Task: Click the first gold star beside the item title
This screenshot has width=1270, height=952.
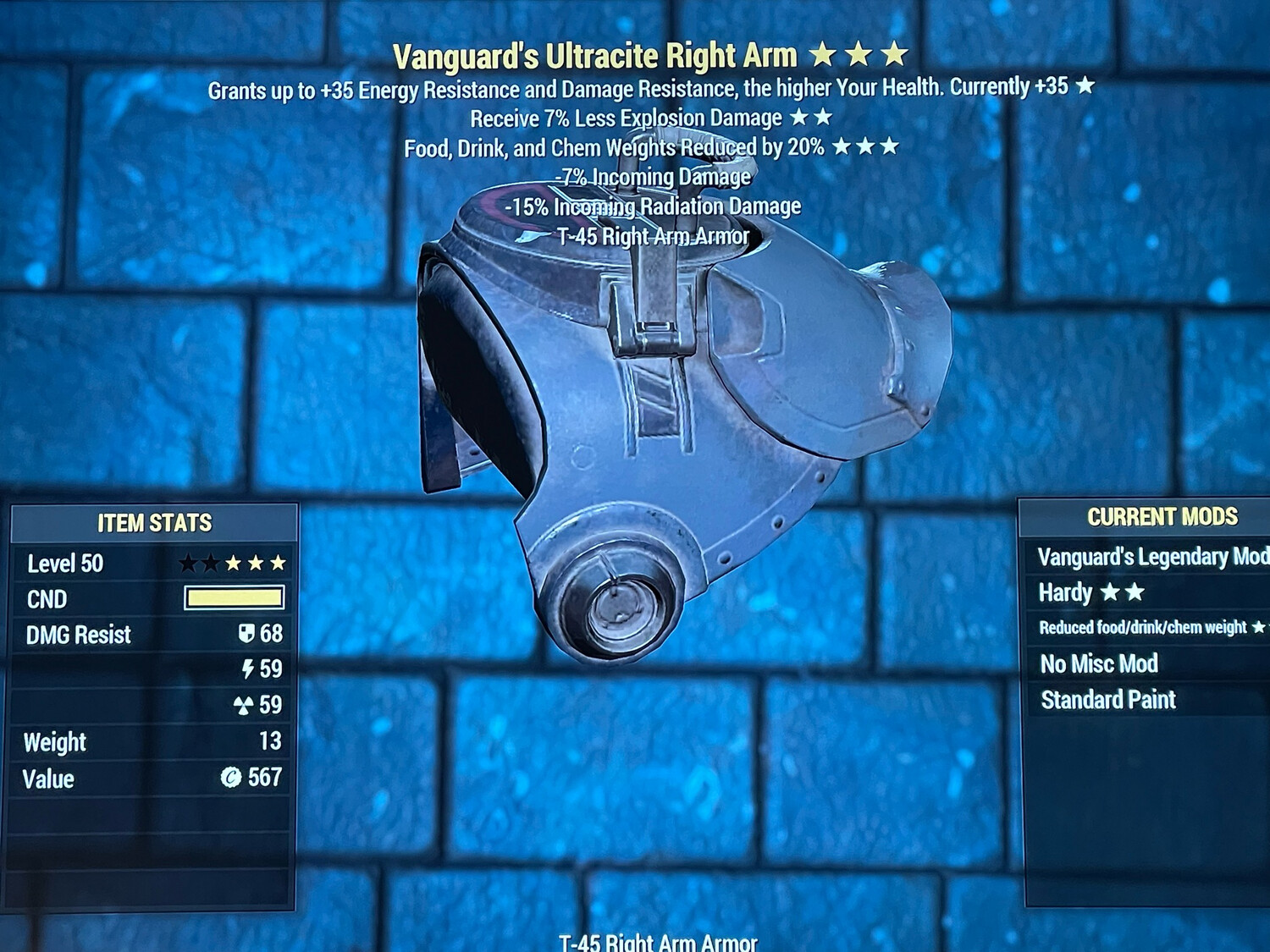Action: (822, 54)
